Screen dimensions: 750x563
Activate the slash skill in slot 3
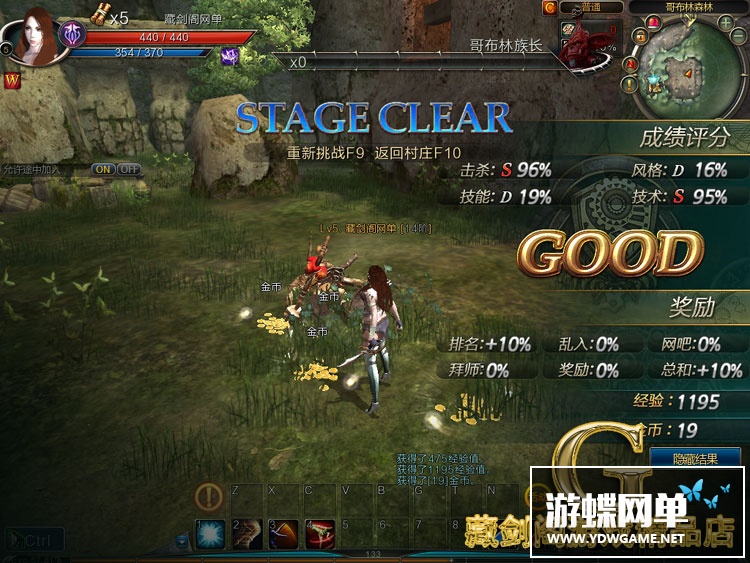[283, 534]
